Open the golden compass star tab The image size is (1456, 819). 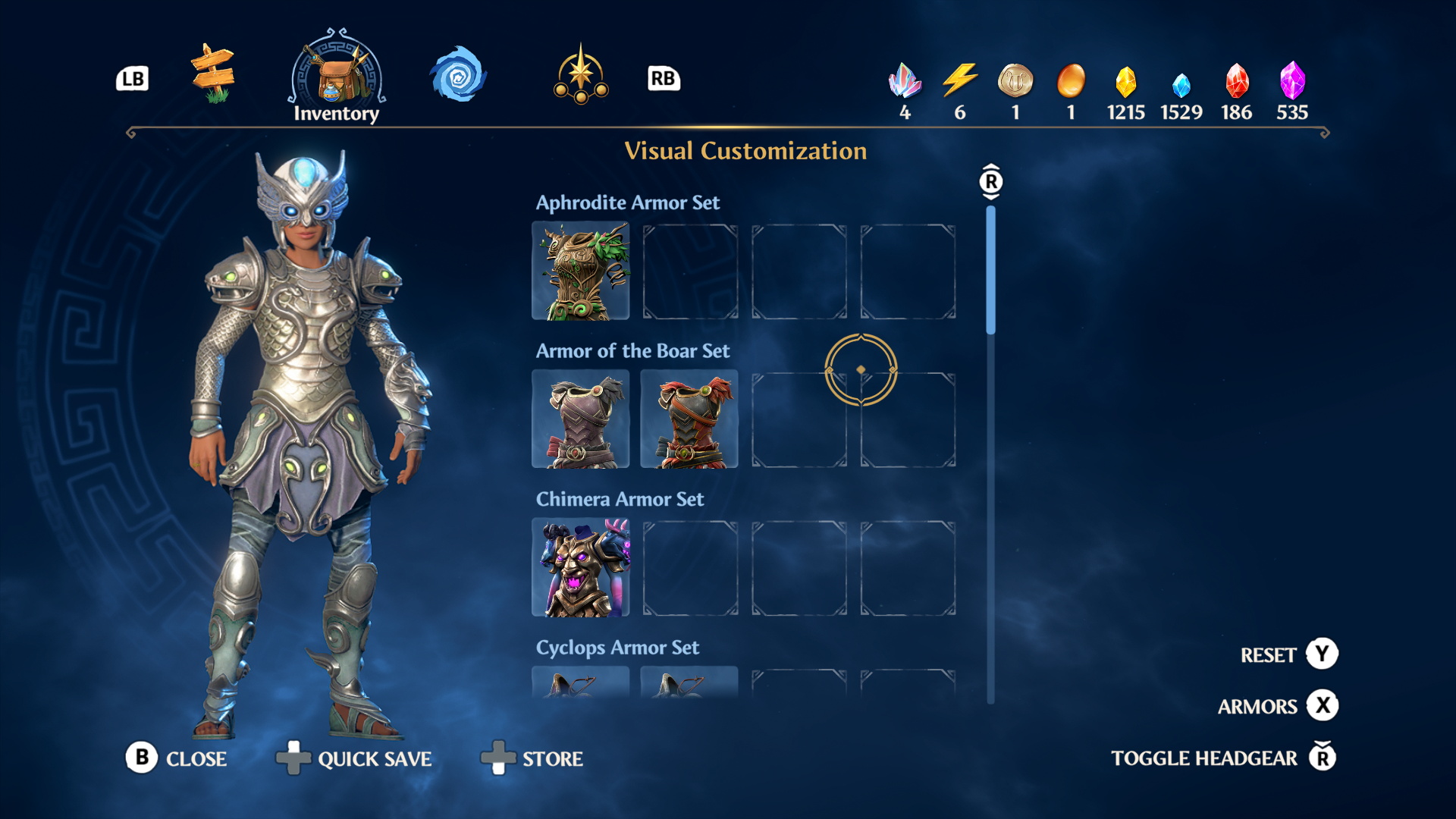point(581,75)
